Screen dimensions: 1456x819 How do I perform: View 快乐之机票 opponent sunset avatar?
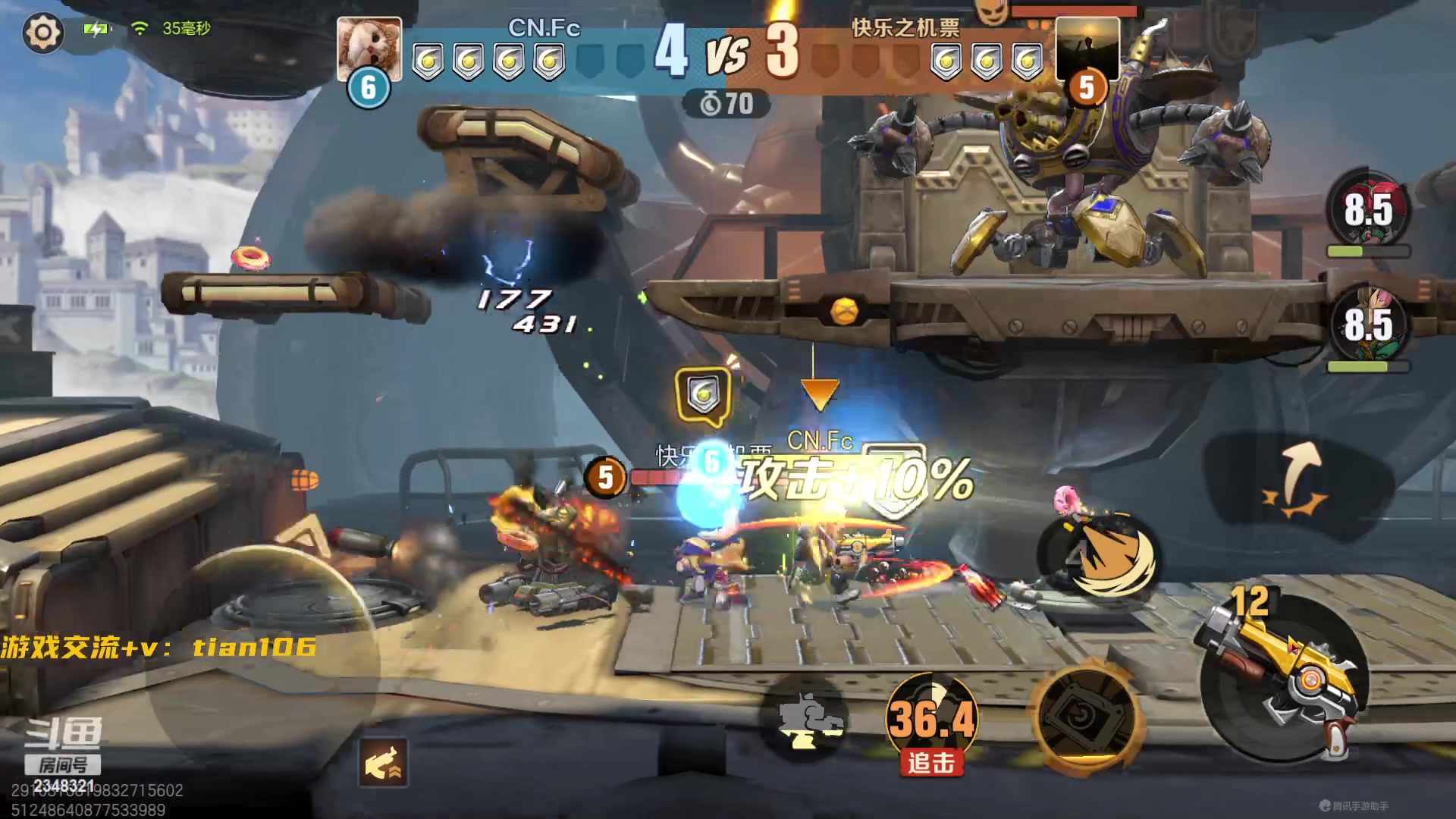[1087, 49]
